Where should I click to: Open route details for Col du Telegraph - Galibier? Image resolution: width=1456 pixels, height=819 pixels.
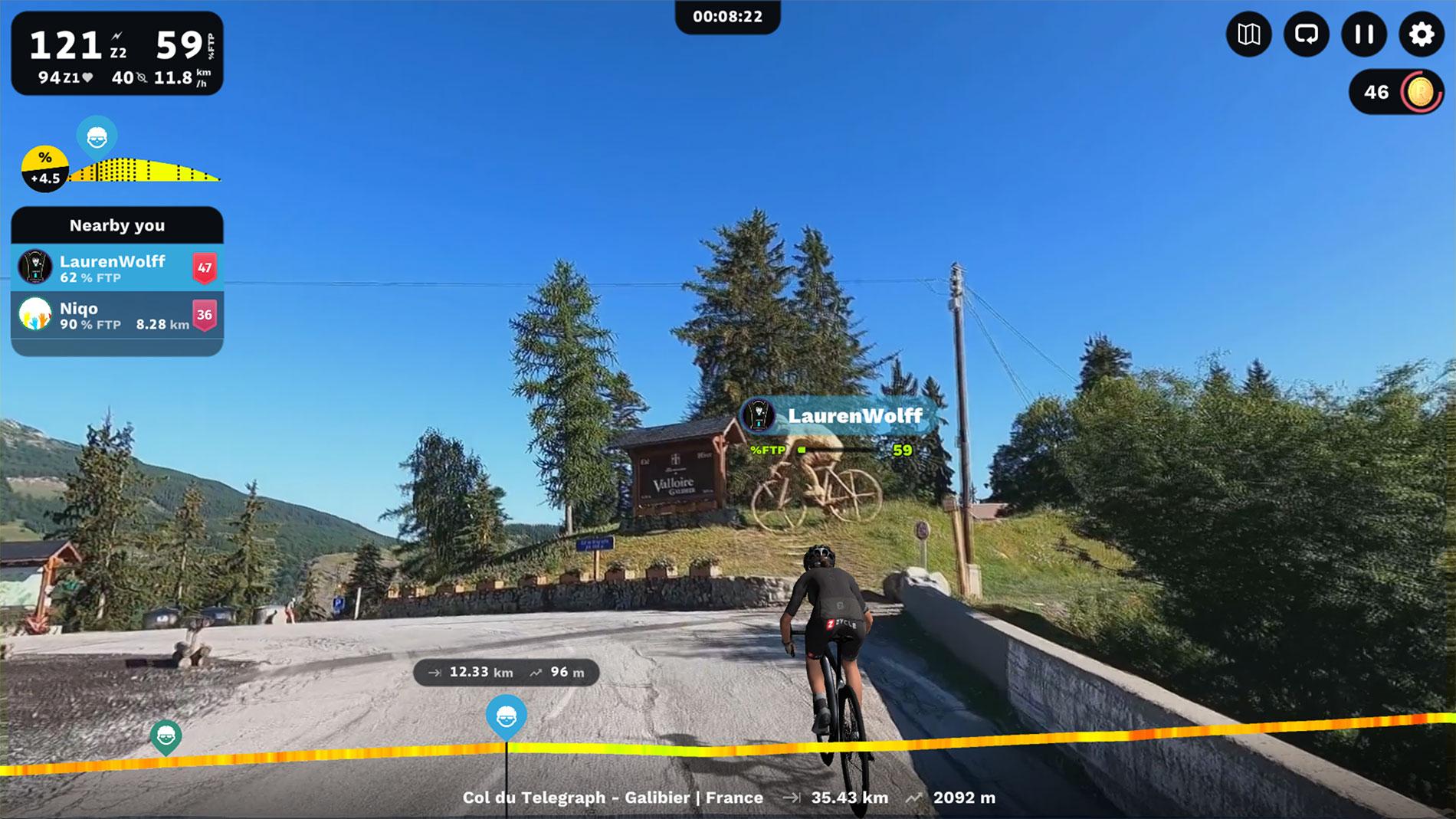pos(613,798)
